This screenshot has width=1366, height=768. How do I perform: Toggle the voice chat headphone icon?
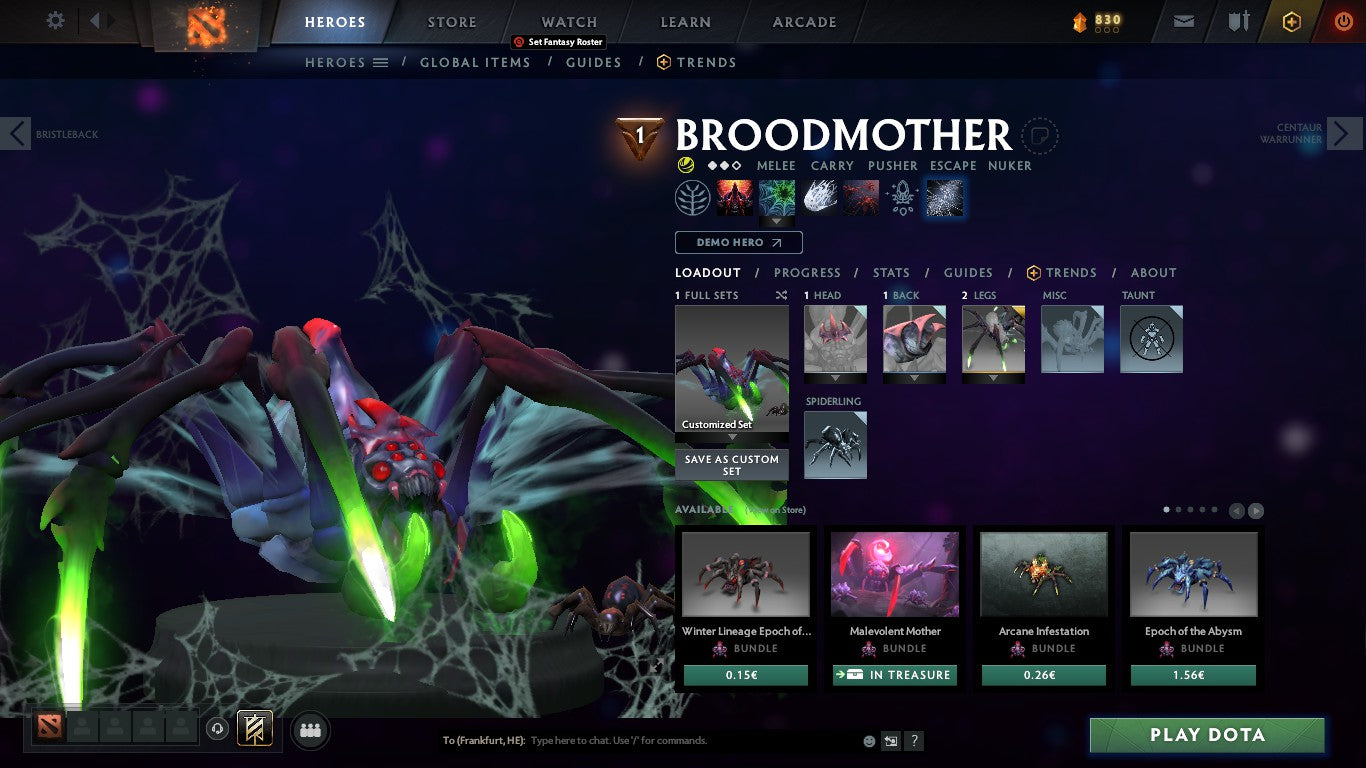click(x=219, y=730)
